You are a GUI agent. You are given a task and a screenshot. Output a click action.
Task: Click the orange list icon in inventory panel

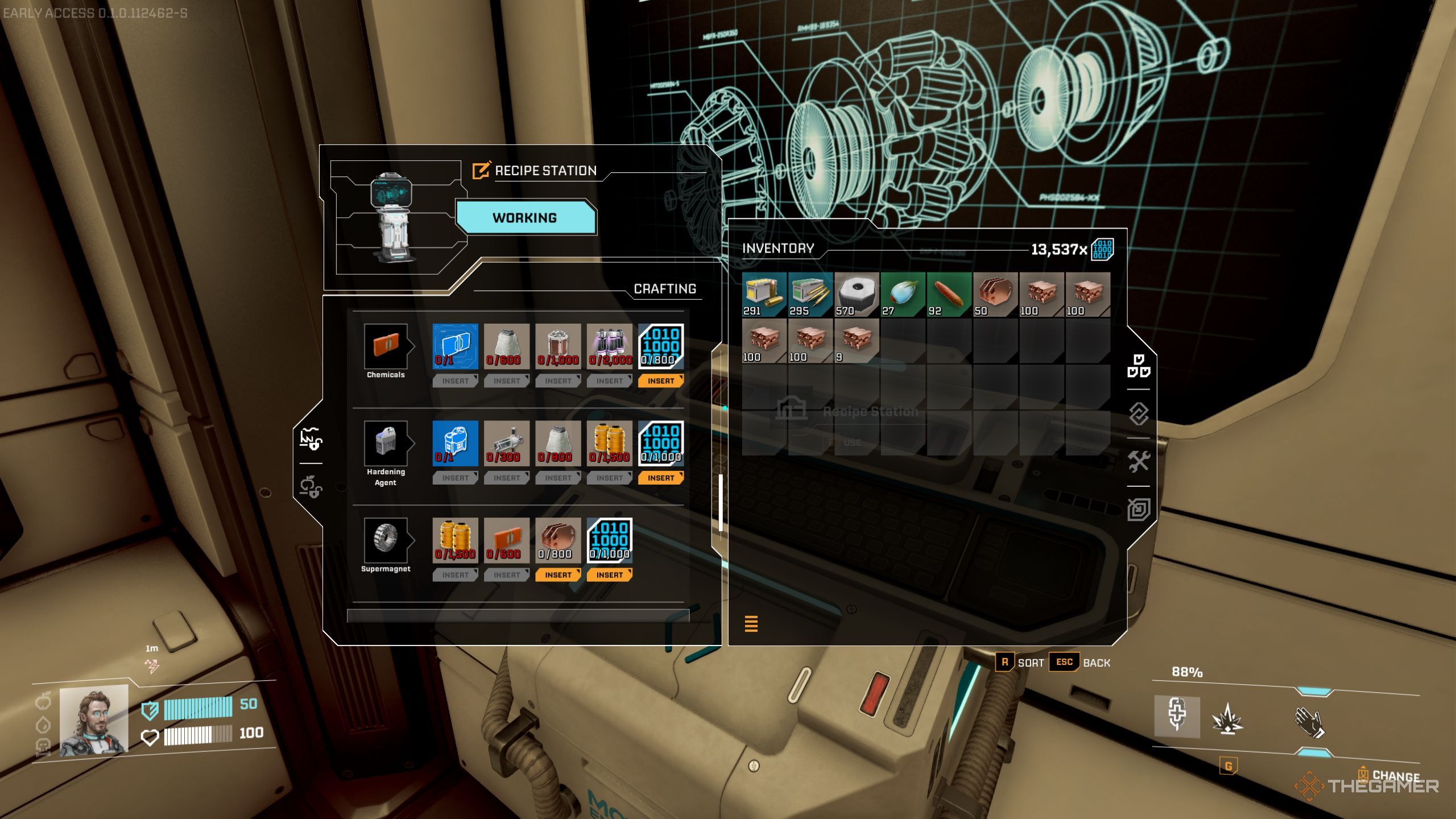click(x=751, y=624)
